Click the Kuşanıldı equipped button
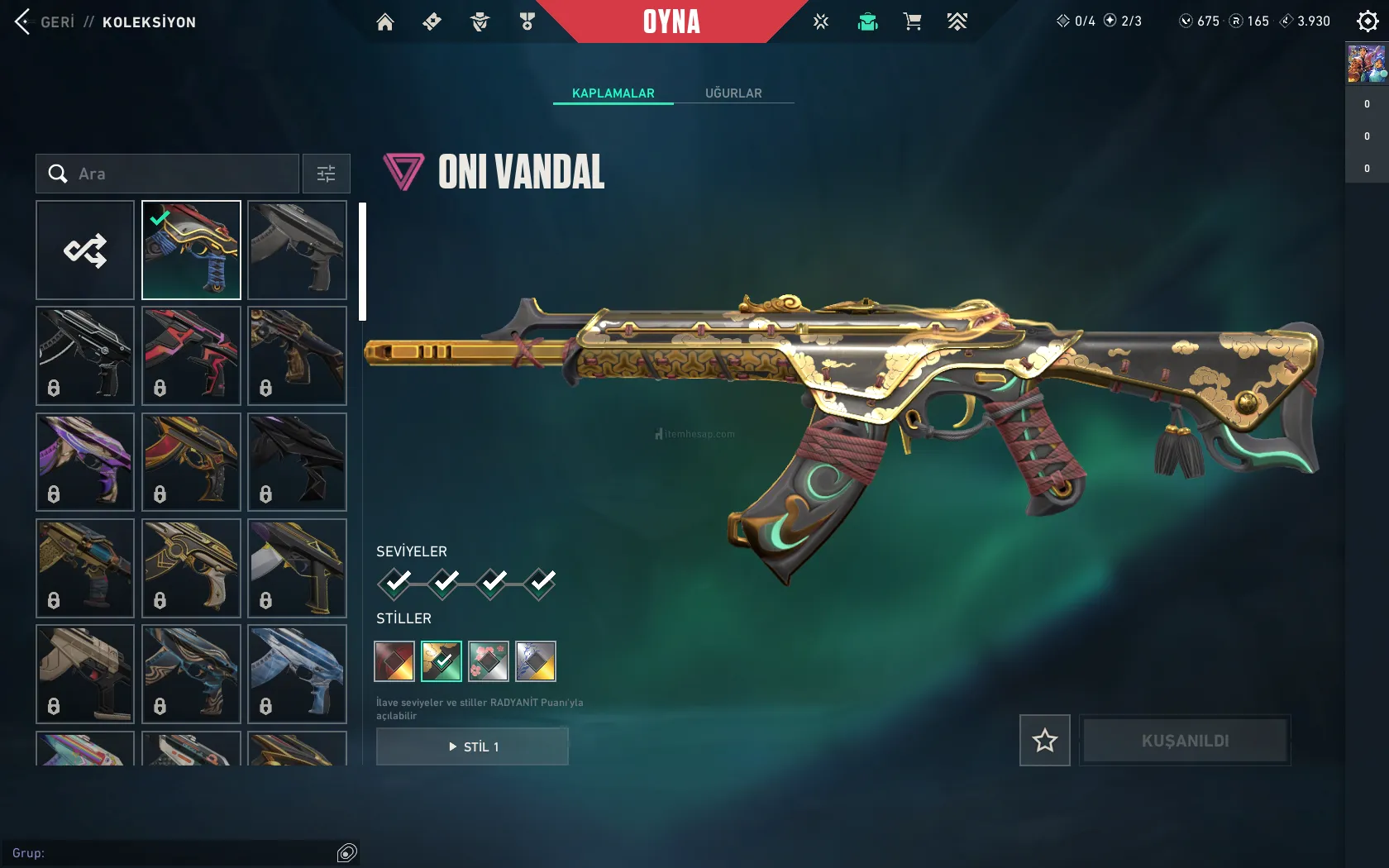 click(x=1185, y=741)
